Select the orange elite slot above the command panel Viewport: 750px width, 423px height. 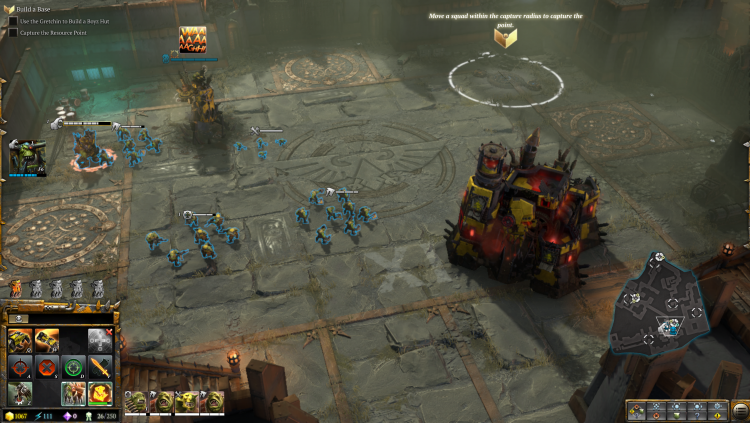[15, 290]
